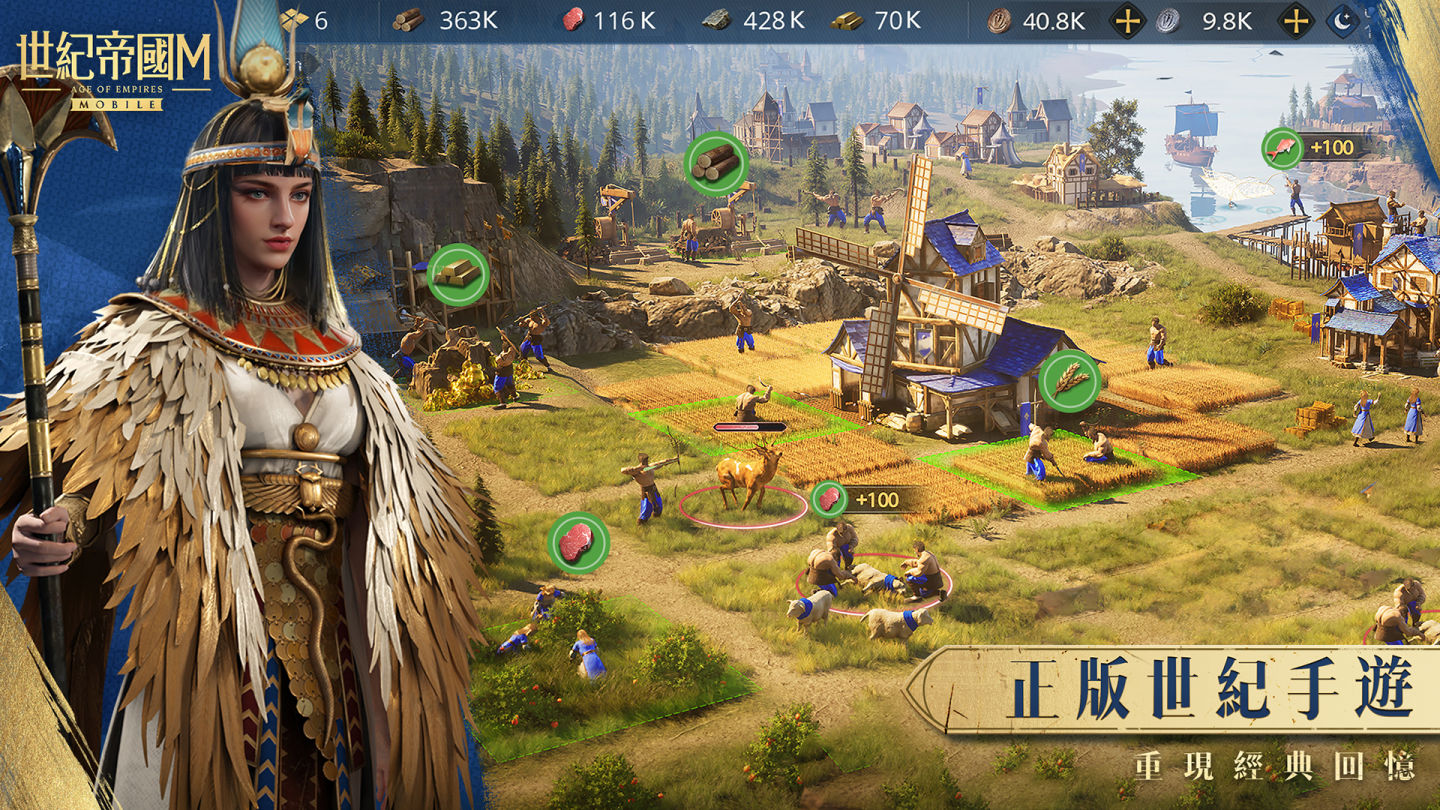The width and height of the screenshot is (1440, 810).
Task: Collect the gold bars resource bubble
Action: 458,274
